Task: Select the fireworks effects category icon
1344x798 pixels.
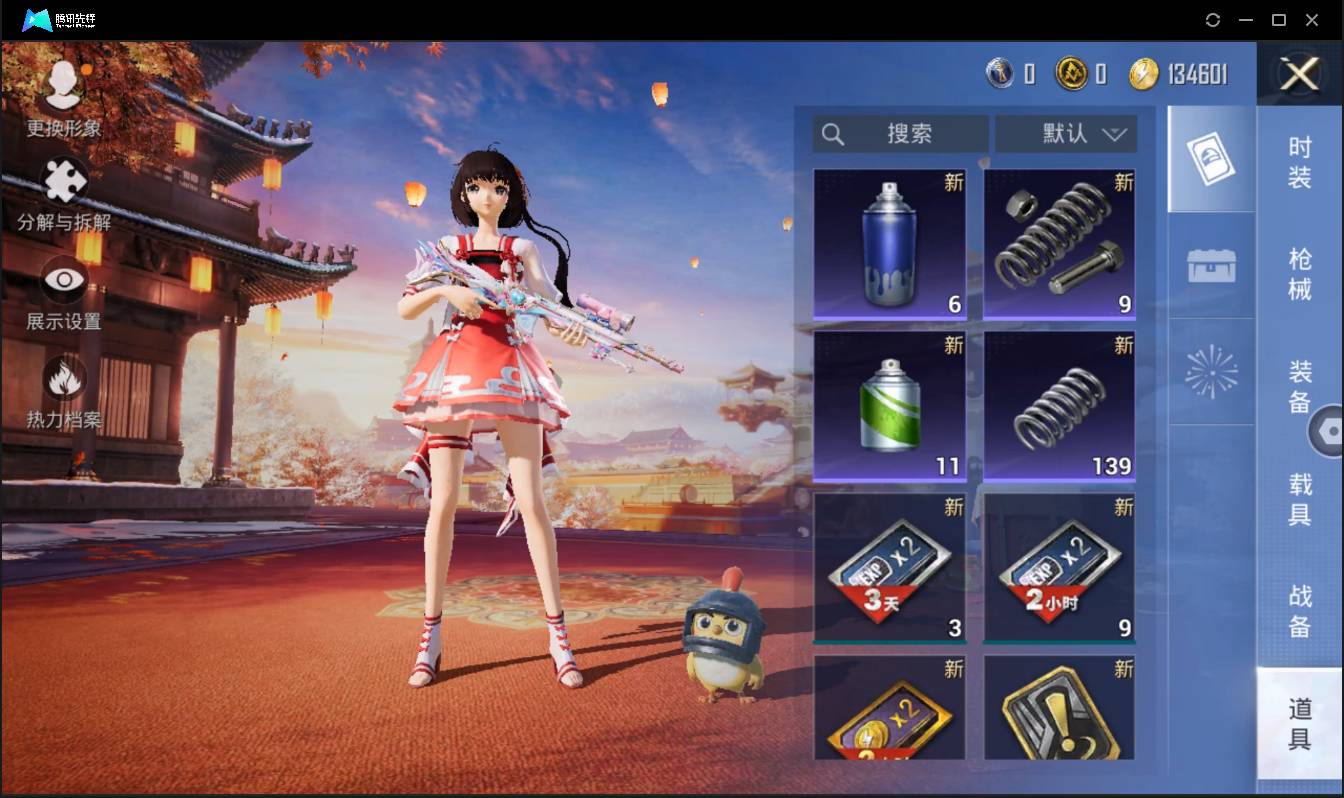Action: point(1211,371)
